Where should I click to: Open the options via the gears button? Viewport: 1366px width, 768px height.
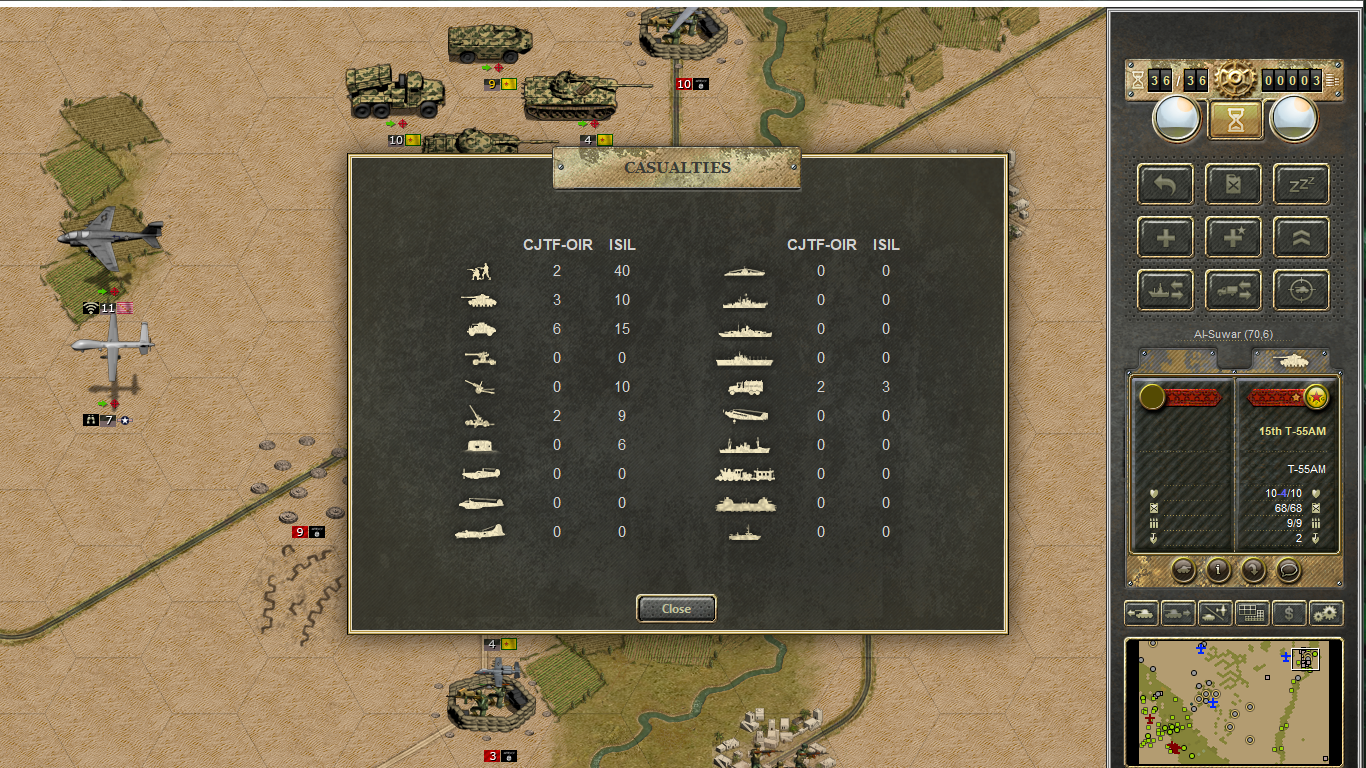coord(1326,613)
